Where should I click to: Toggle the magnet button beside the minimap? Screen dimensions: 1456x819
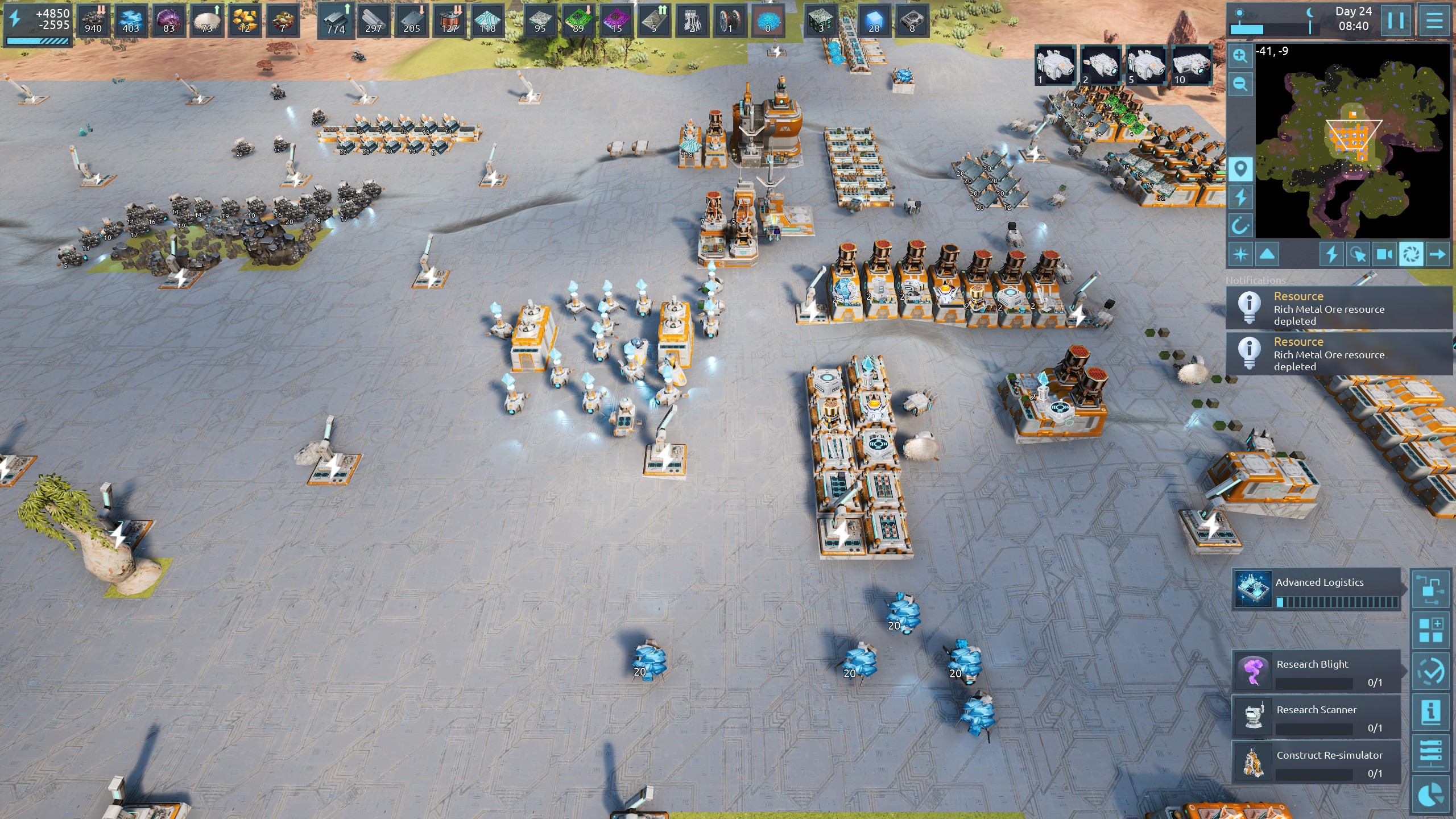1240,226
